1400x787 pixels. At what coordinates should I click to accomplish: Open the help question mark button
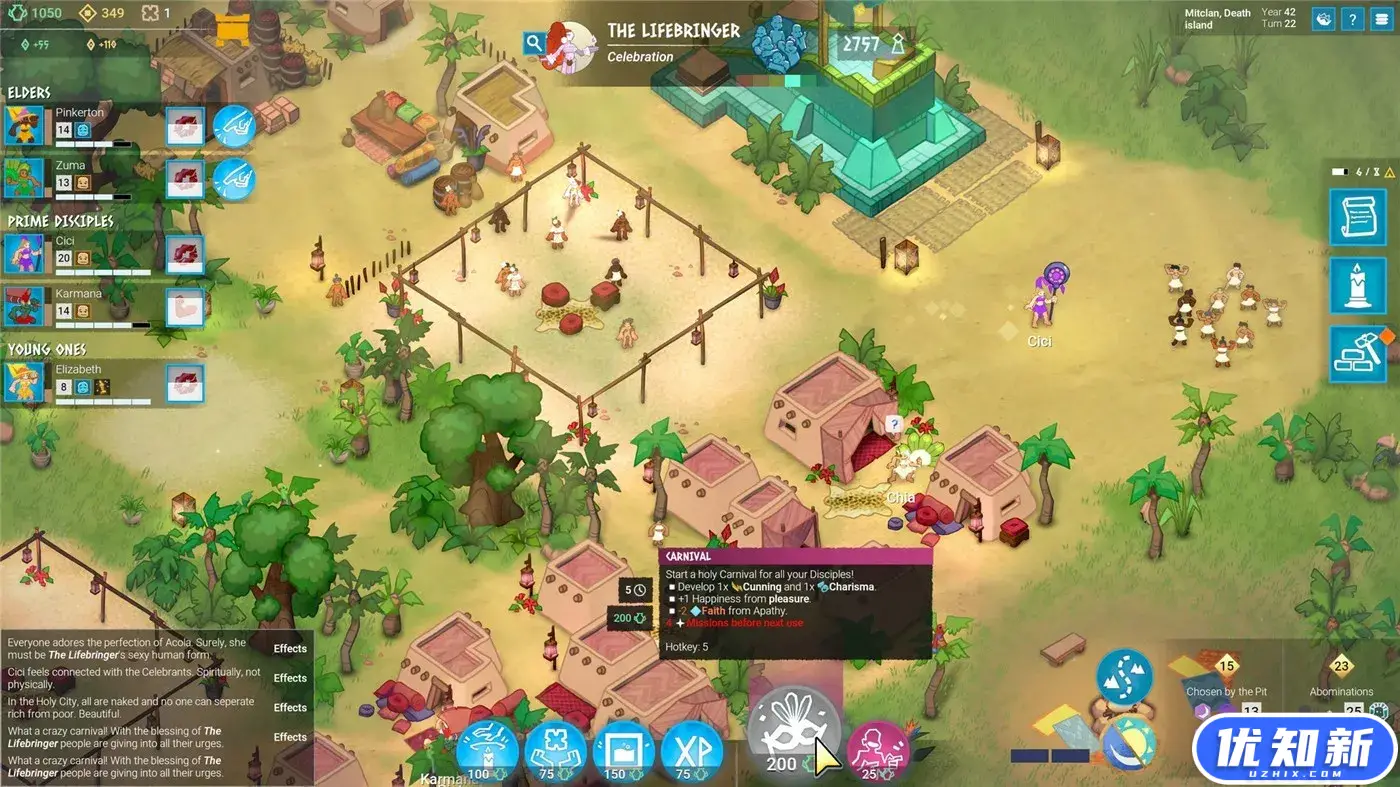click(1352, 19)
